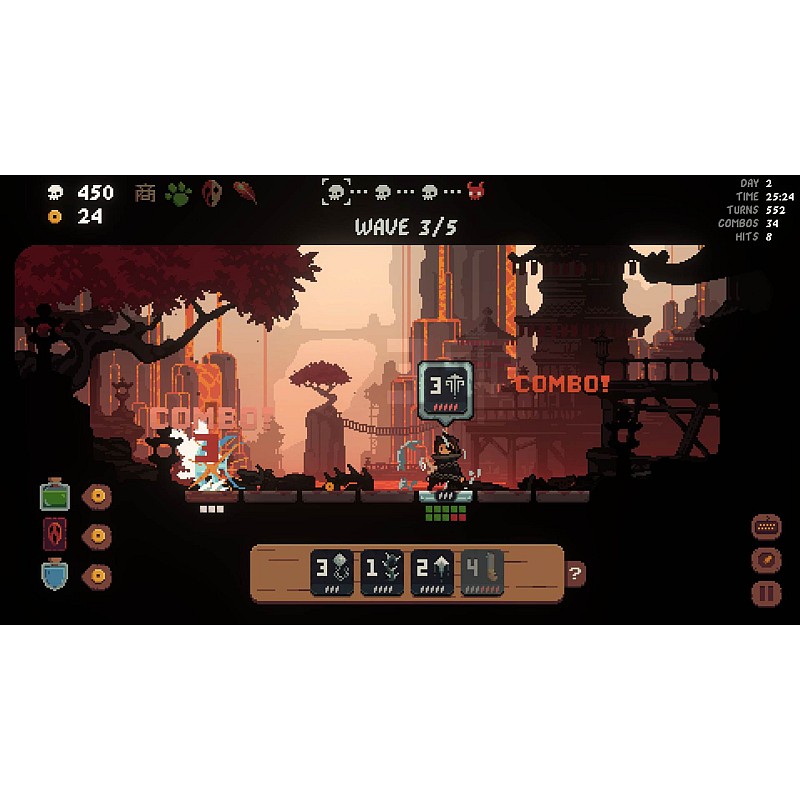This screenshot has height=800, width=800.
Task: Select the greyed-out tile with damage 4
Action: [x=484, y=573]
